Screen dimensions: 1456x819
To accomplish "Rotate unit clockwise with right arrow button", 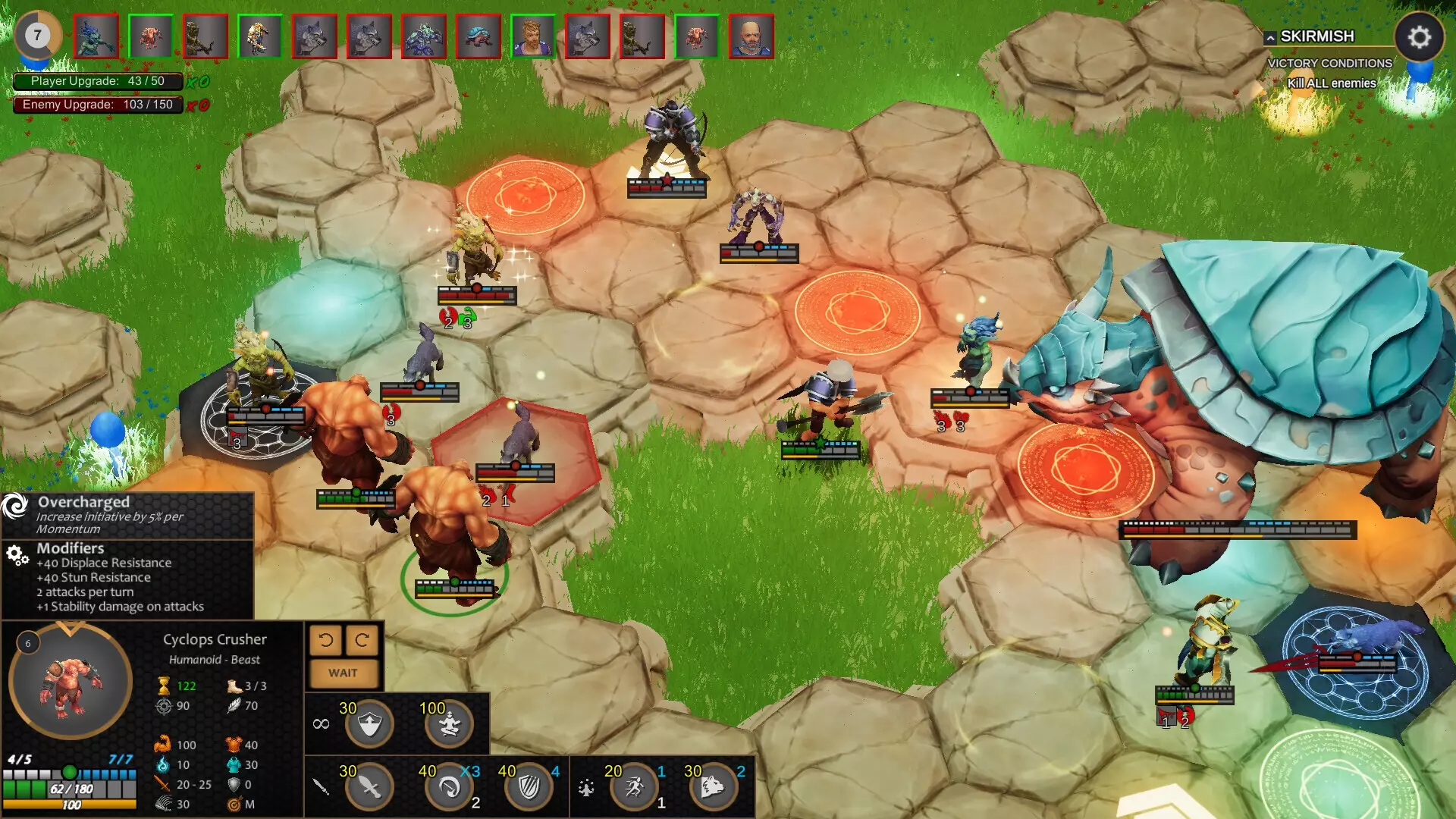I will click(x=362, y=641).
